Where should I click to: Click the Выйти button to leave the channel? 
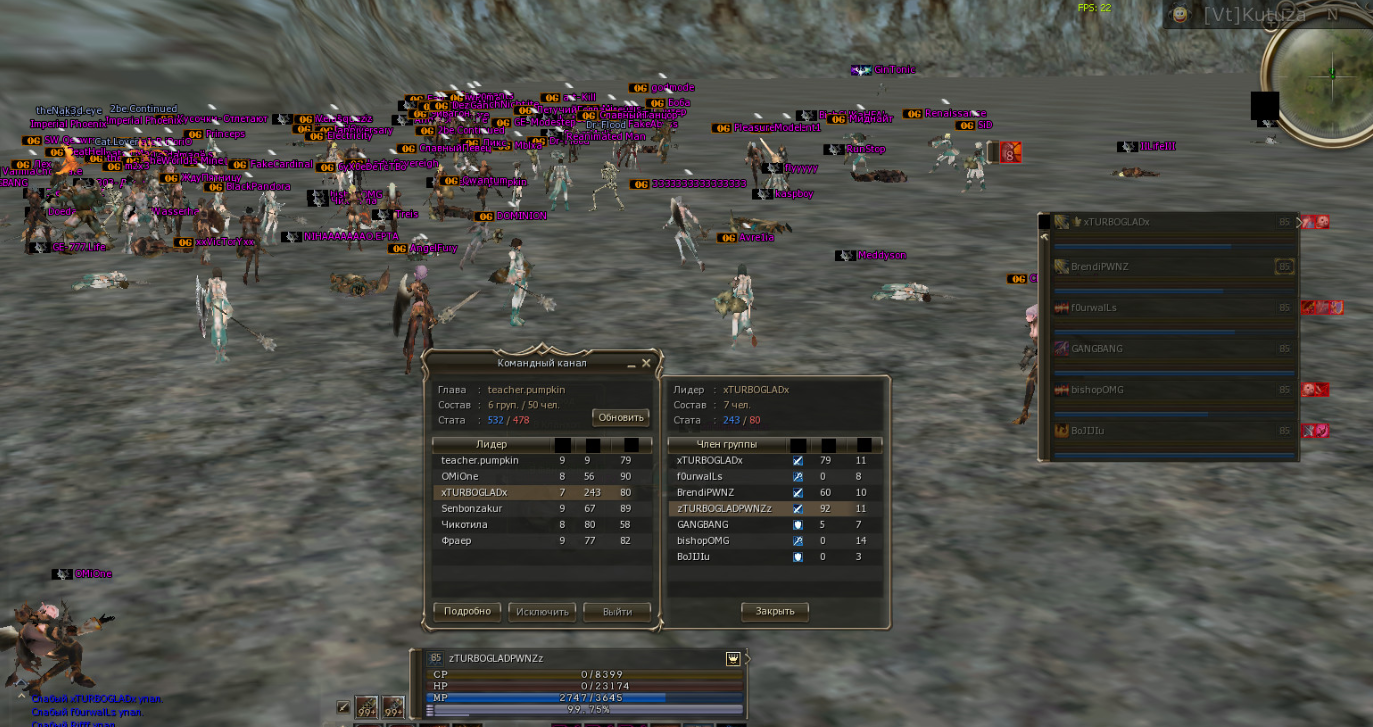(617, 611)
